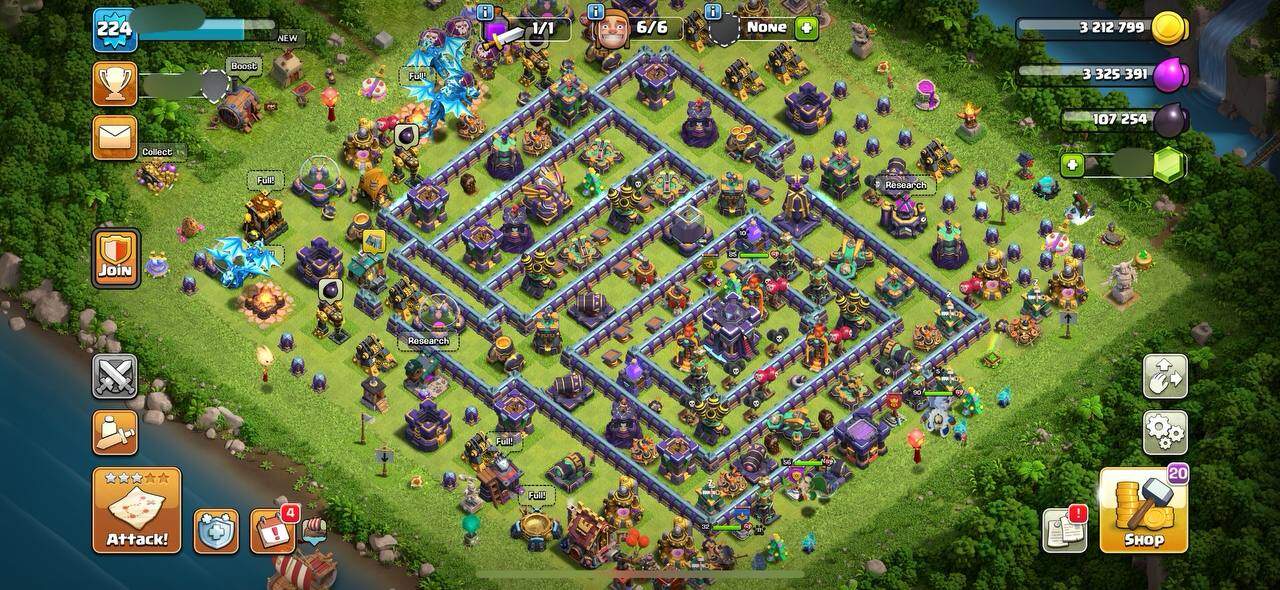Open the mail inbox envelope
This screenshot has width=1280, height=590.
115,137
